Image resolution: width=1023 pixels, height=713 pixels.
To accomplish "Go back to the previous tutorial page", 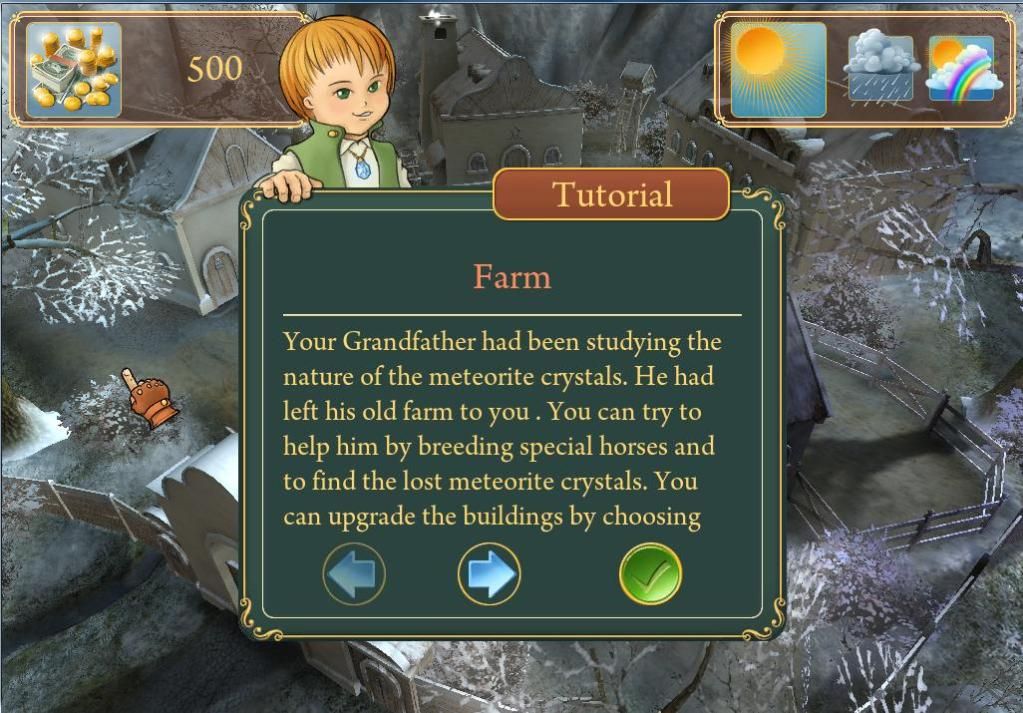I will [354, 574].
